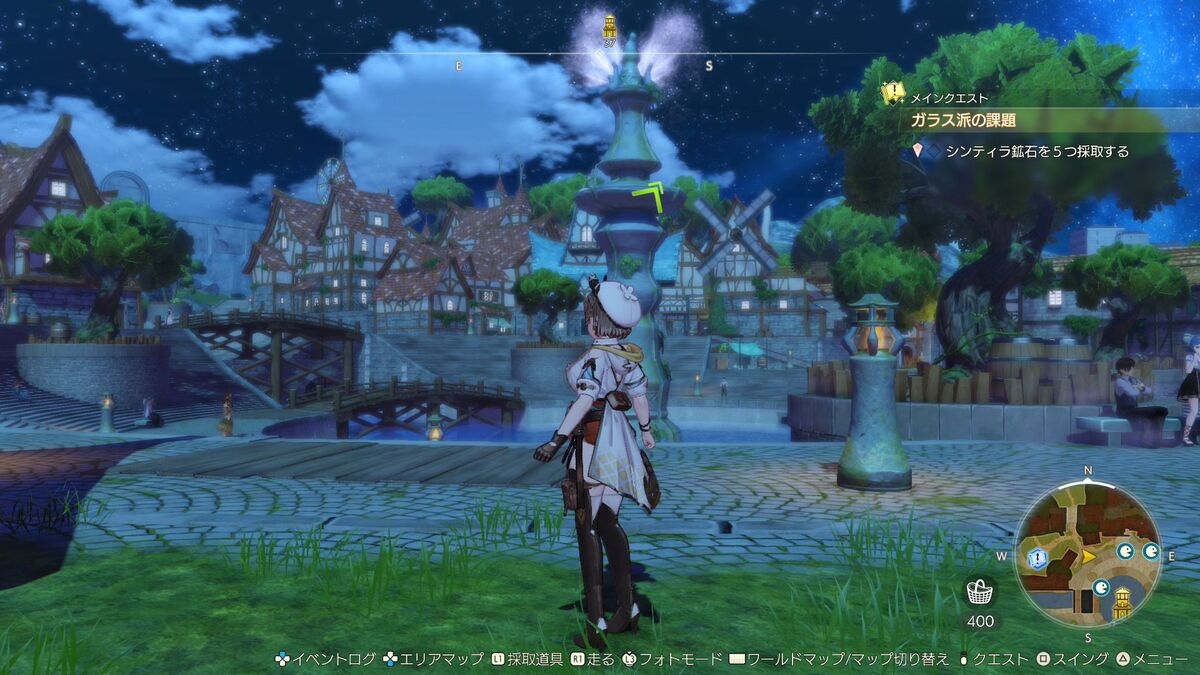This screenshot has height=675, width=1200.
Task: Open the circular minimap
Action: click(1087, 553)
